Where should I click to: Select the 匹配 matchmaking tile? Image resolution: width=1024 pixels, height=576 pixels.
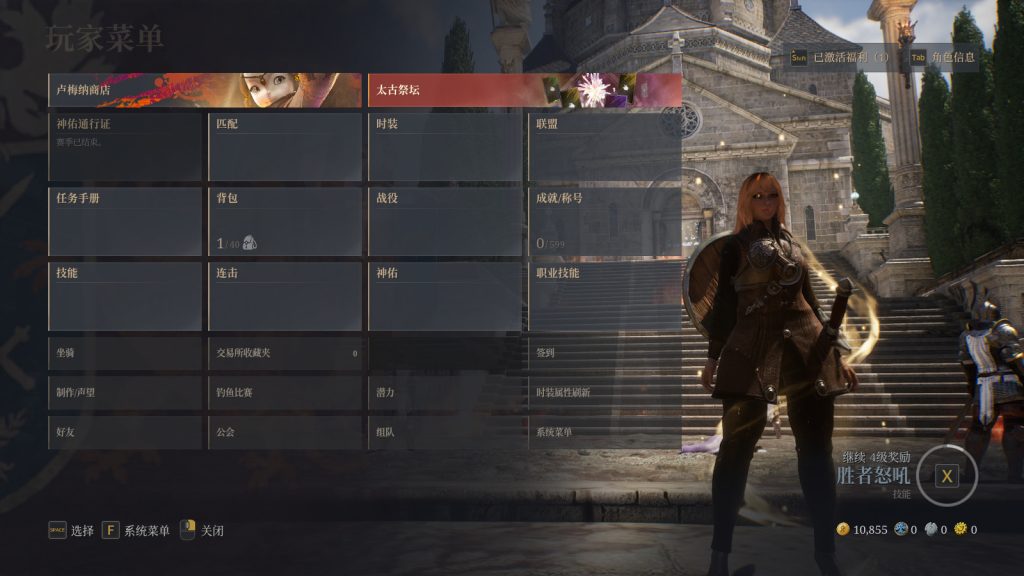point(285,146)
